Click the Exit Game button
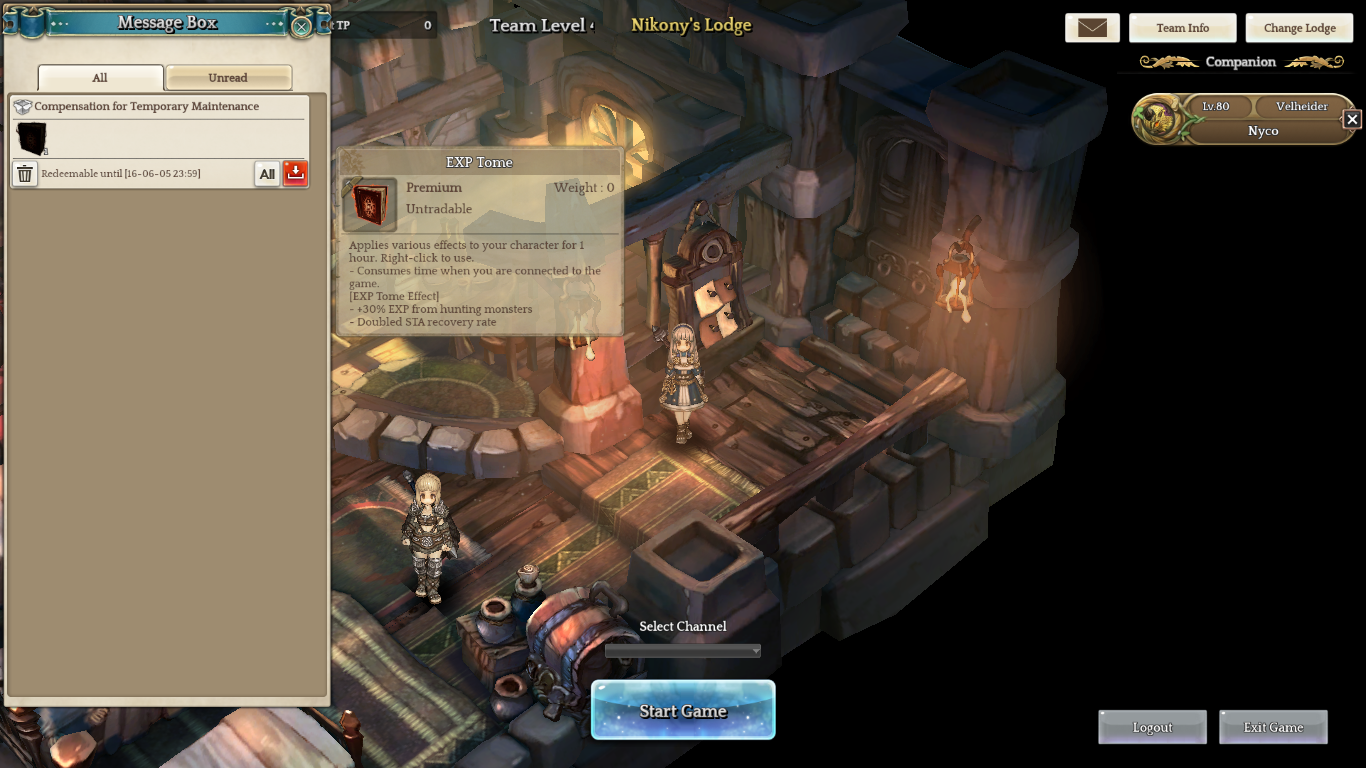This screenshot has width=1366, height=768. pyautogui.click(x=1273, y=728)
